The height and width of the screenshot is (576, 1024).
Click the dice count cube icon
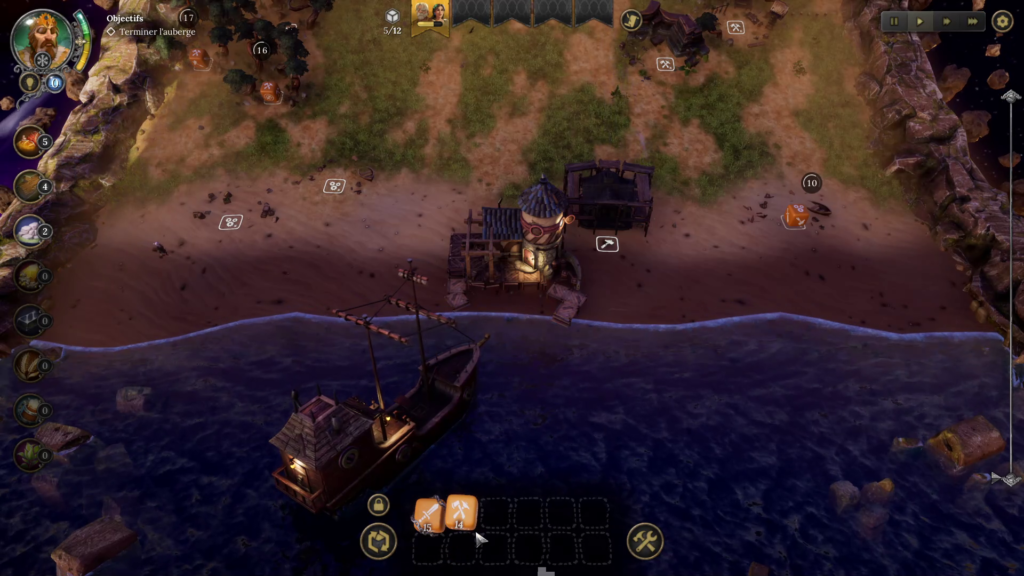(x=393, y=16)
